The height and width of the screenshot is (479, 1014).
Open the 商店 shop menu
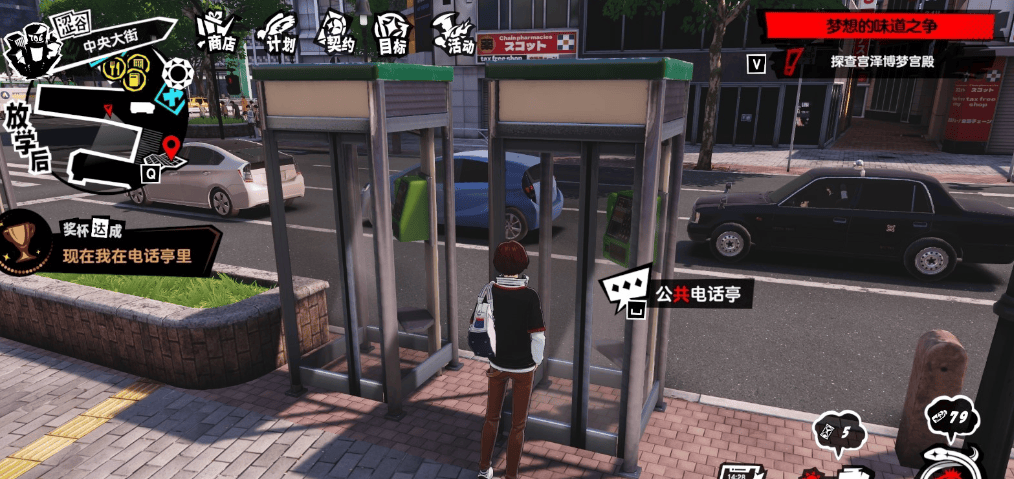[x=216, y=32]
